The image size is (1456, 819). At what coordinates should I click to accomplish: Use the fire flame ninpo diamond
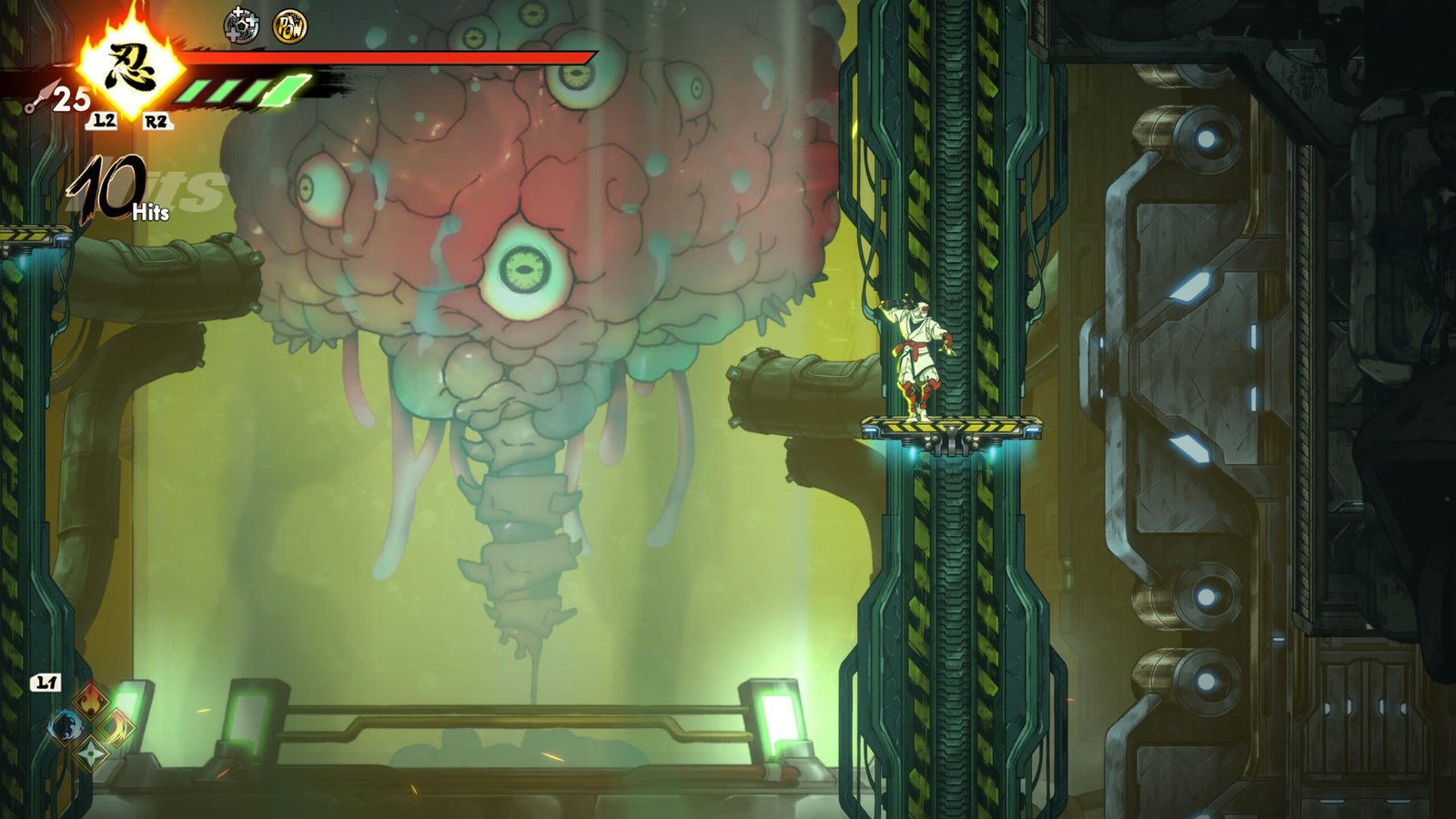pos(91,701)
